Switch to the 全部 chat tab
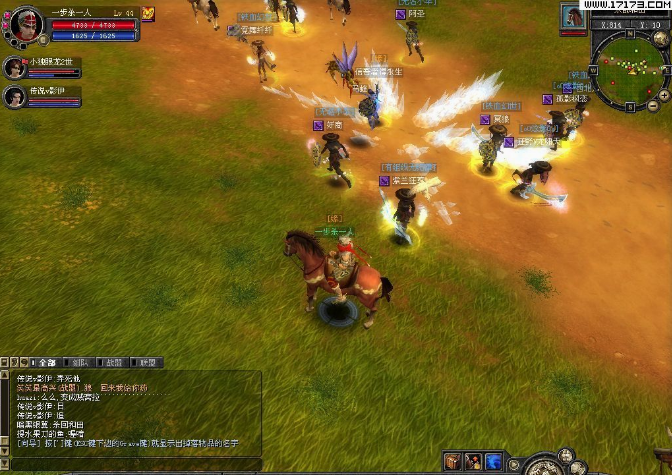The height and width of the screenshot is (475, 672). click(46, 362)
